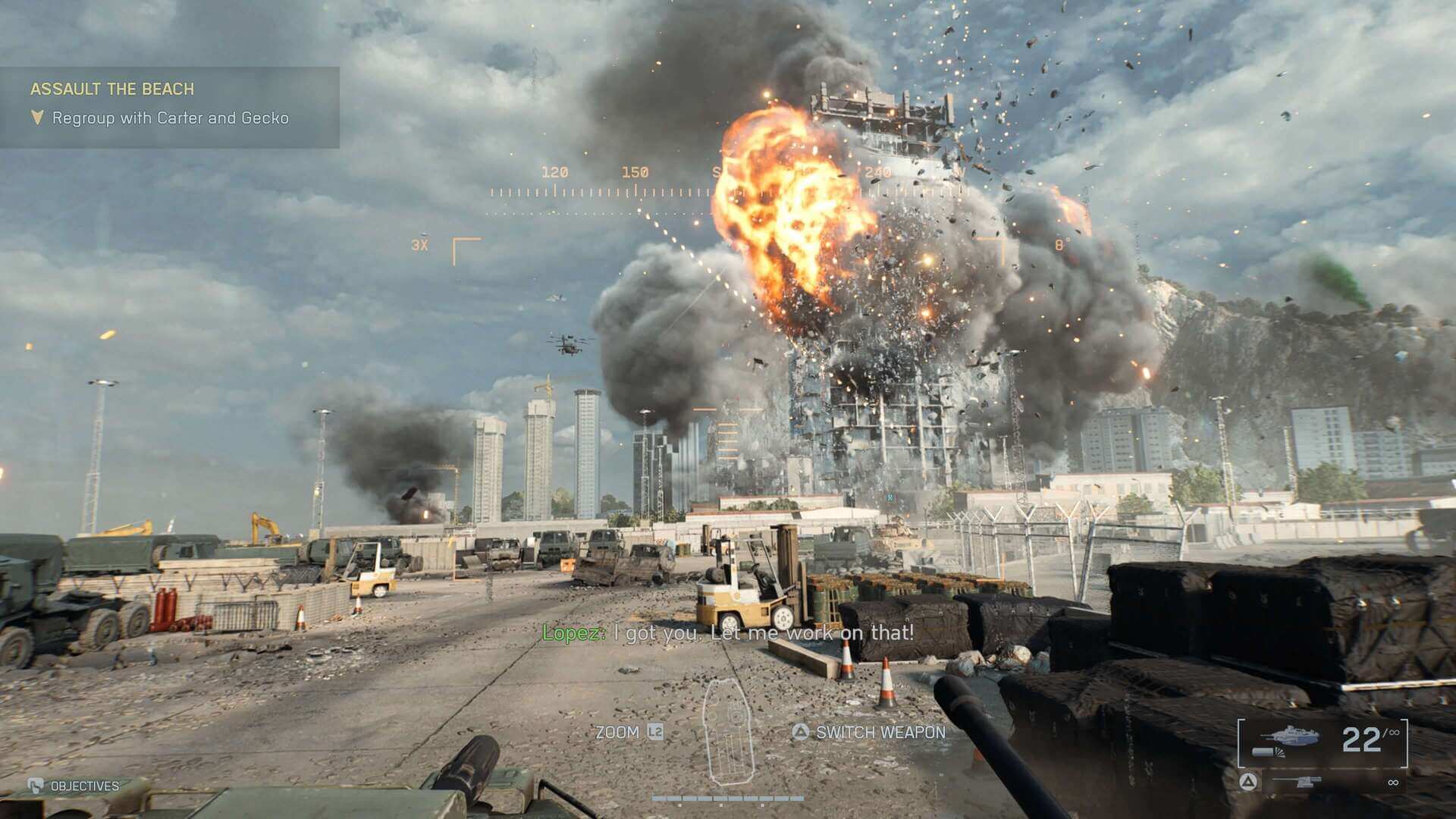Click the L2 button icon next to ZOOM
The width and height of the screenshot is (1456, 819).
pos(655,733)
